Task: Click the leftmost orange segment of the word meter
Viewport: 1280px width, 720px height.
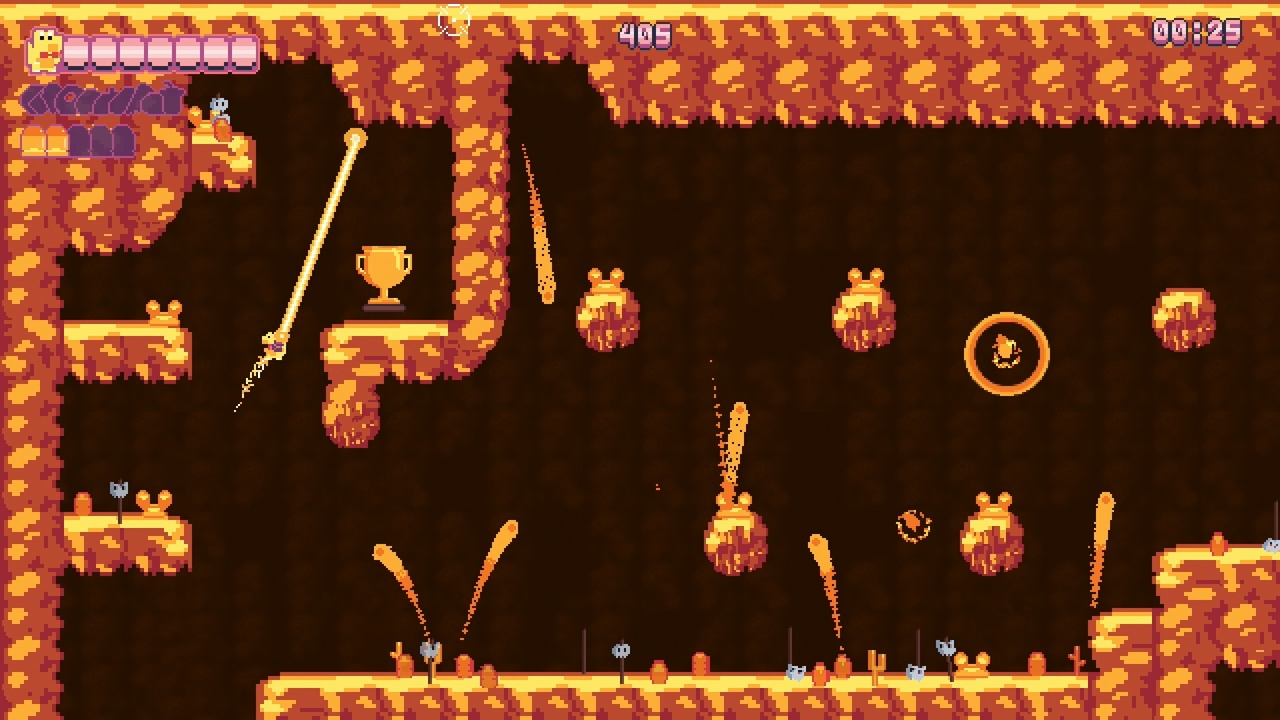Action: click(33, 142)
